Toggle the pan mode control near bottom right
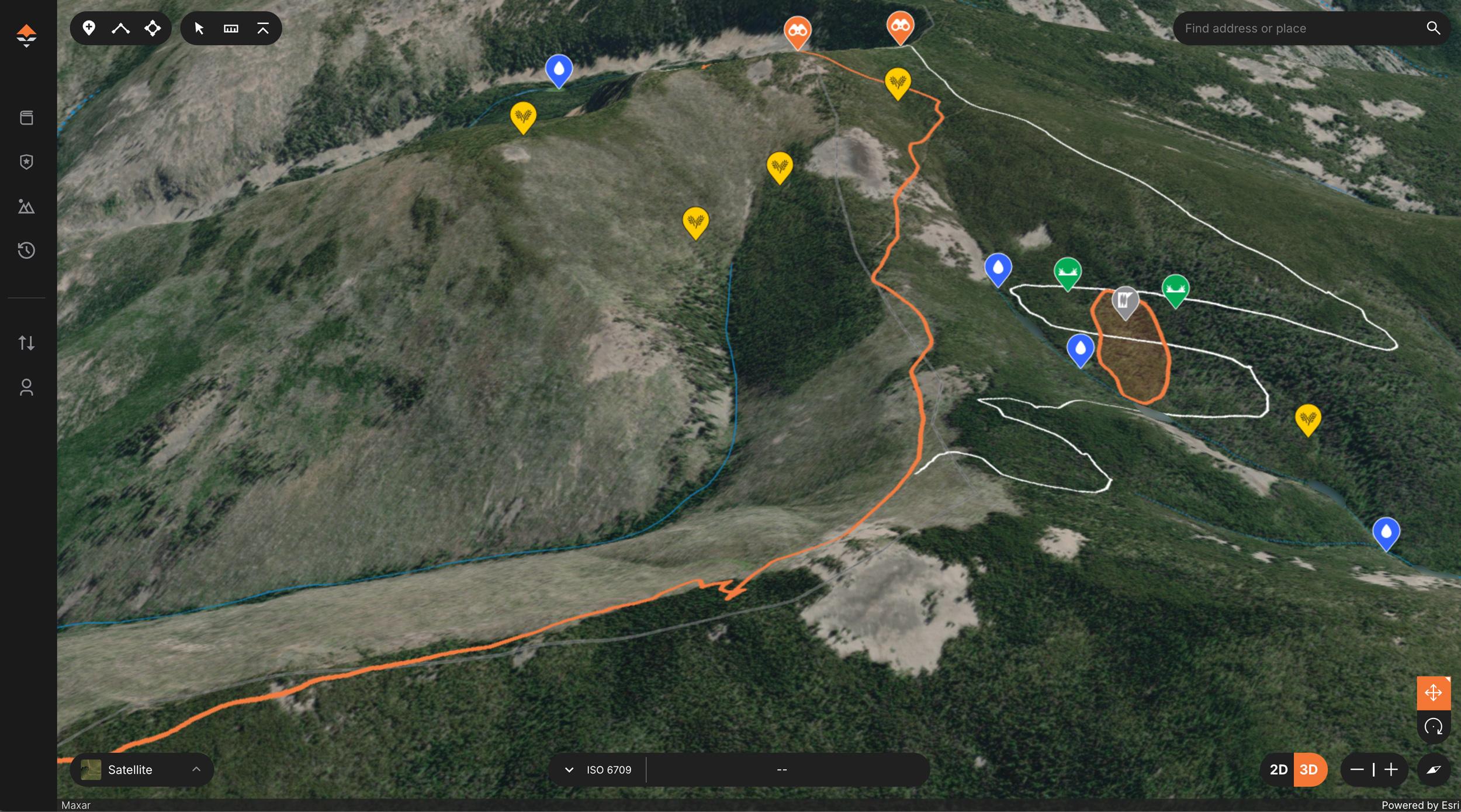The image size is (1461, 812). [x=1433, y=693]
